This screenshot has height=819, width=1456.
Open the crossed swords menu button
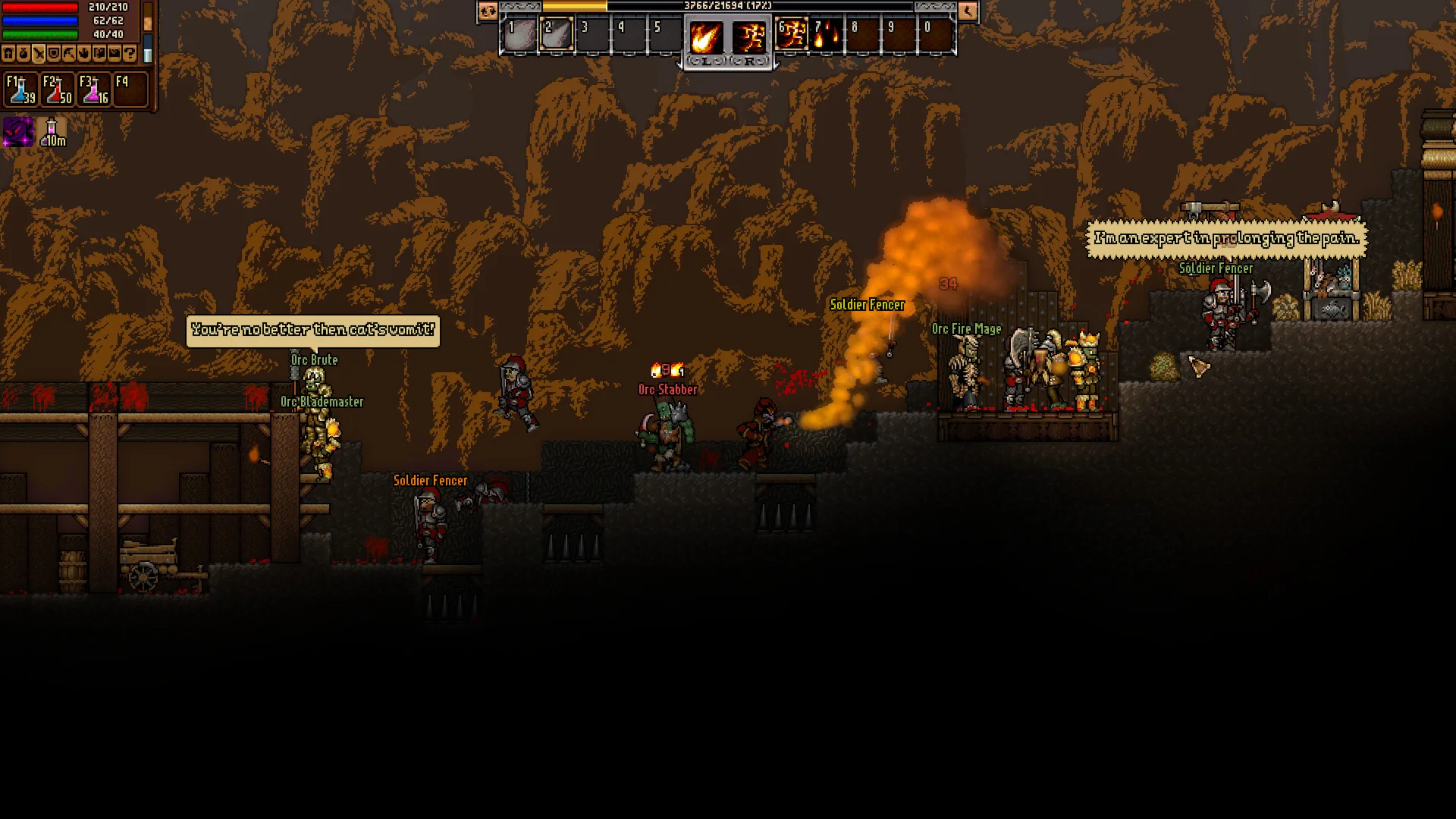[39, 54]
